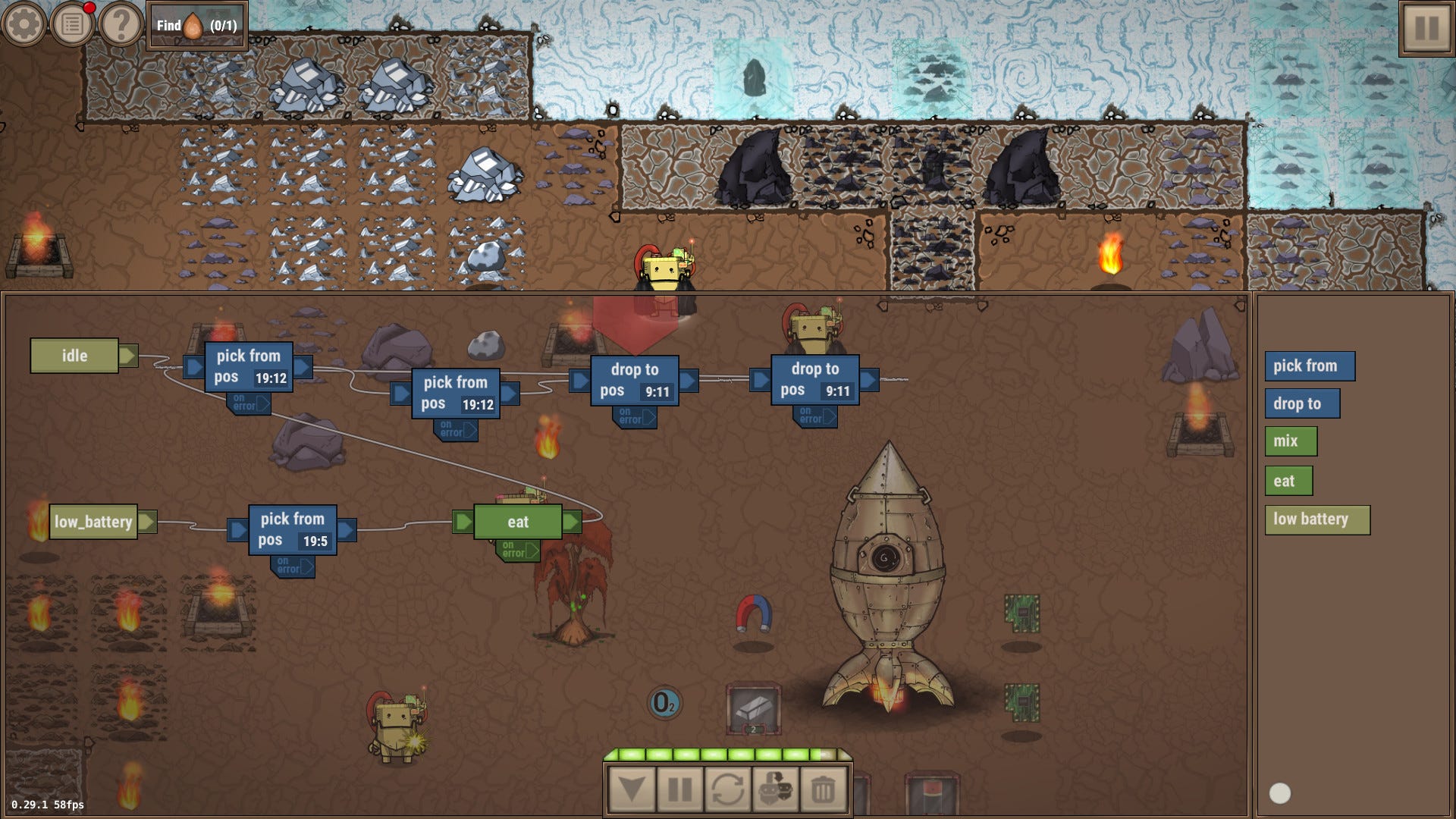1456x819 pixels.
Task: Click the eat node in the program graph
Action: click(x=518, y=521)
